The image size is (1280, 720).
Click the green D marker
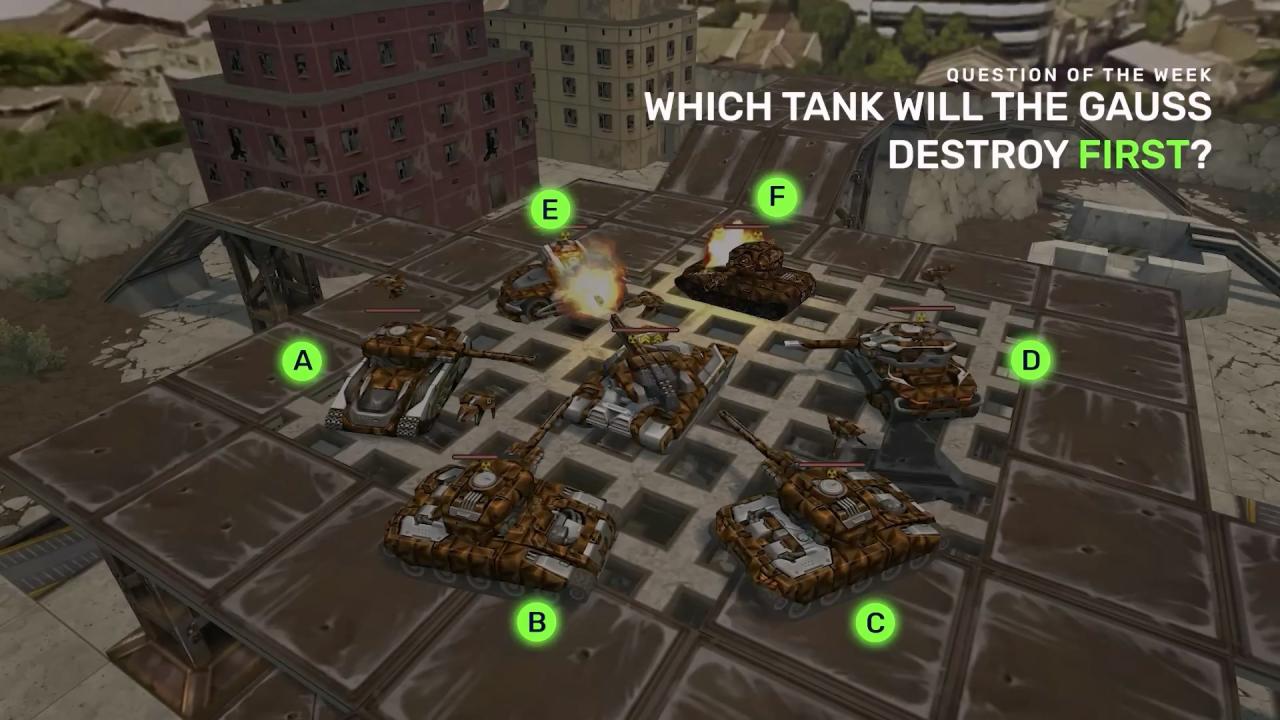[x=1031, y=360]
